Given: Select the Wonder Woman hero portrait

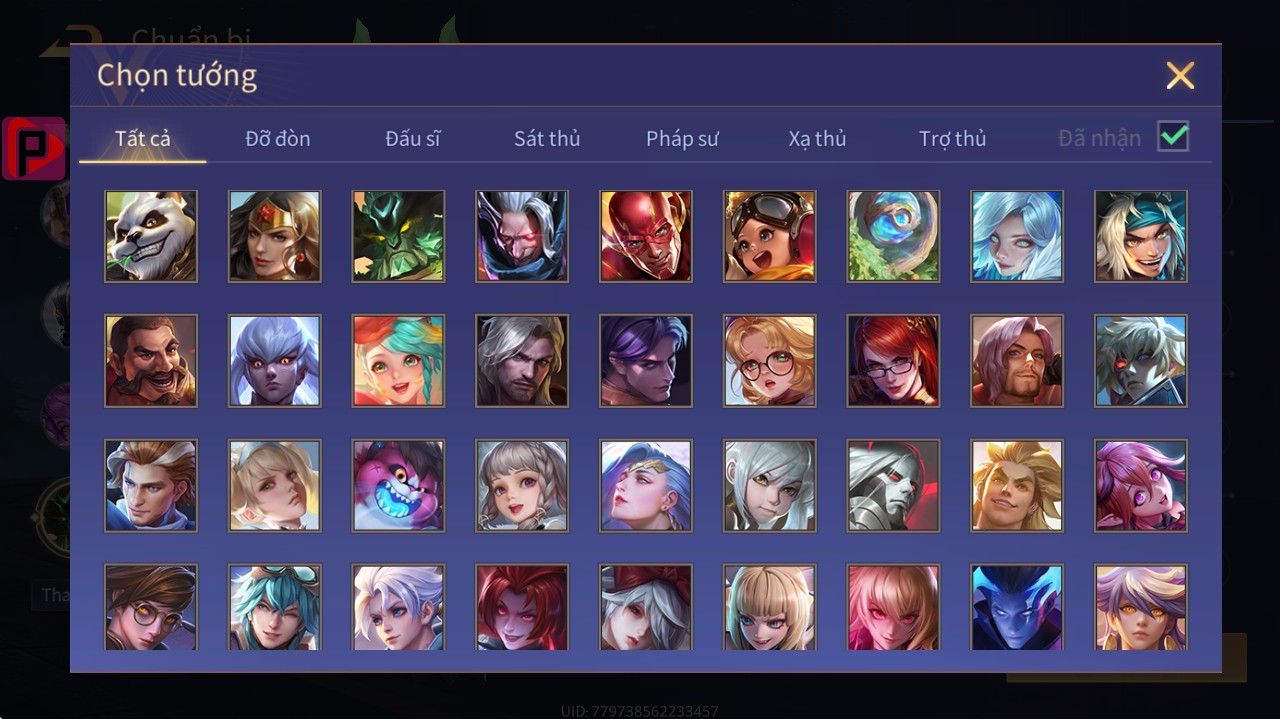Looking at the screenshot, I should (x=275, y=236).
